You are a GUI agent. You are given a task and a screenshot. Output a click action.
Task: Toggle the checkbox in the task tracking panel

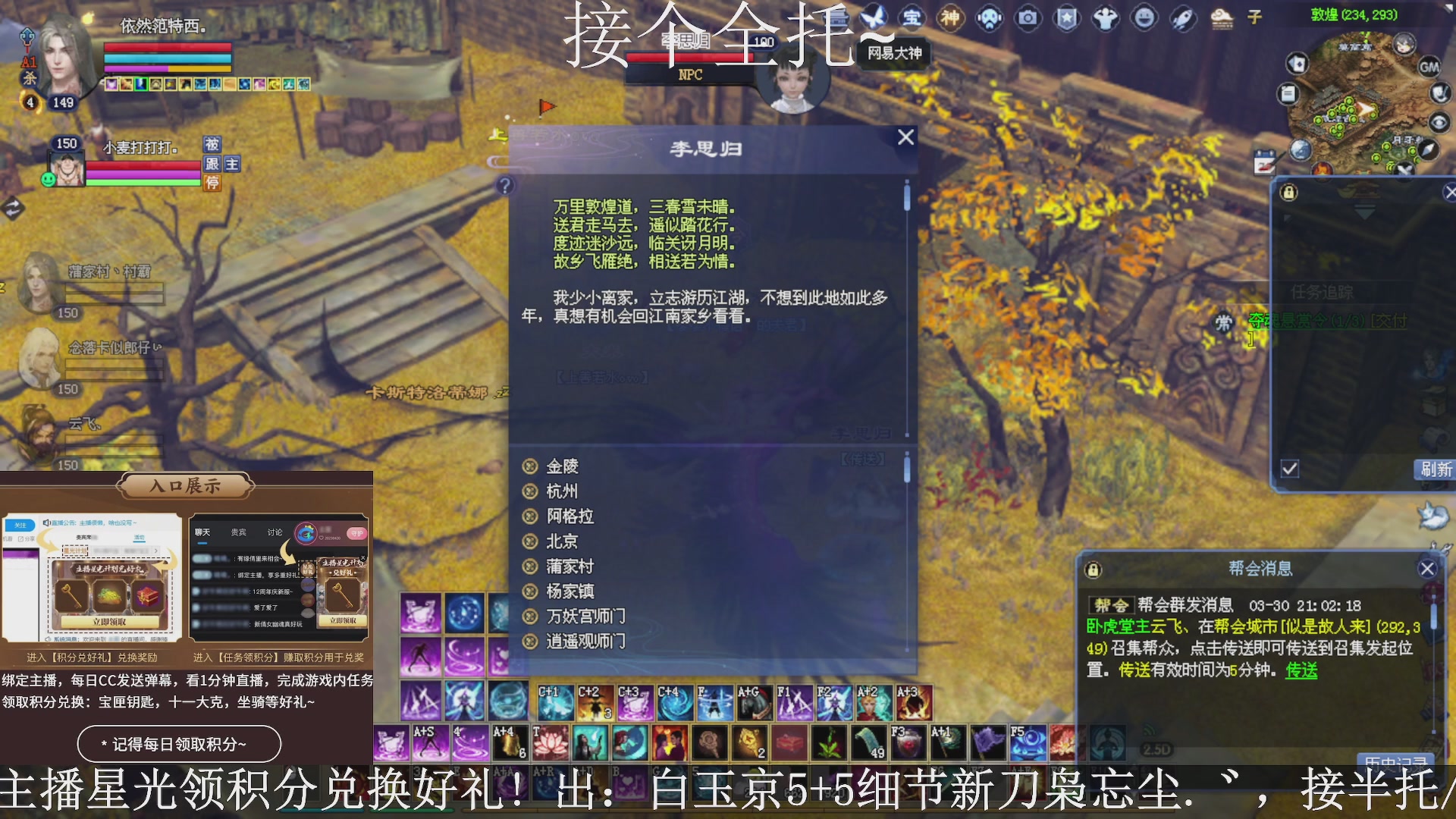click(1289, 469)
